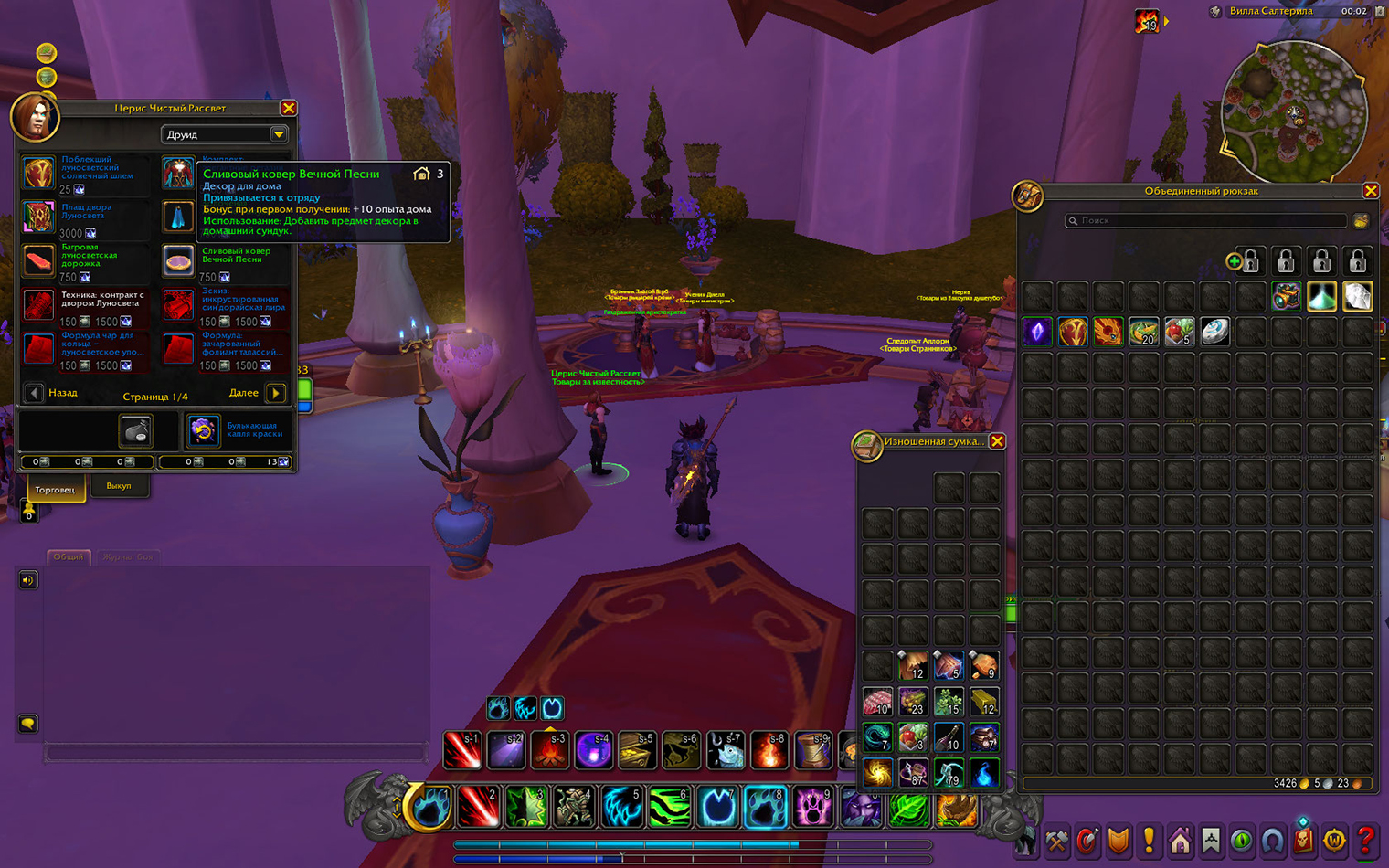This screenshot has width=1389, height=868.
Task: Choose the Багровая луносветская дорожка item
Action: pos(38,260)
